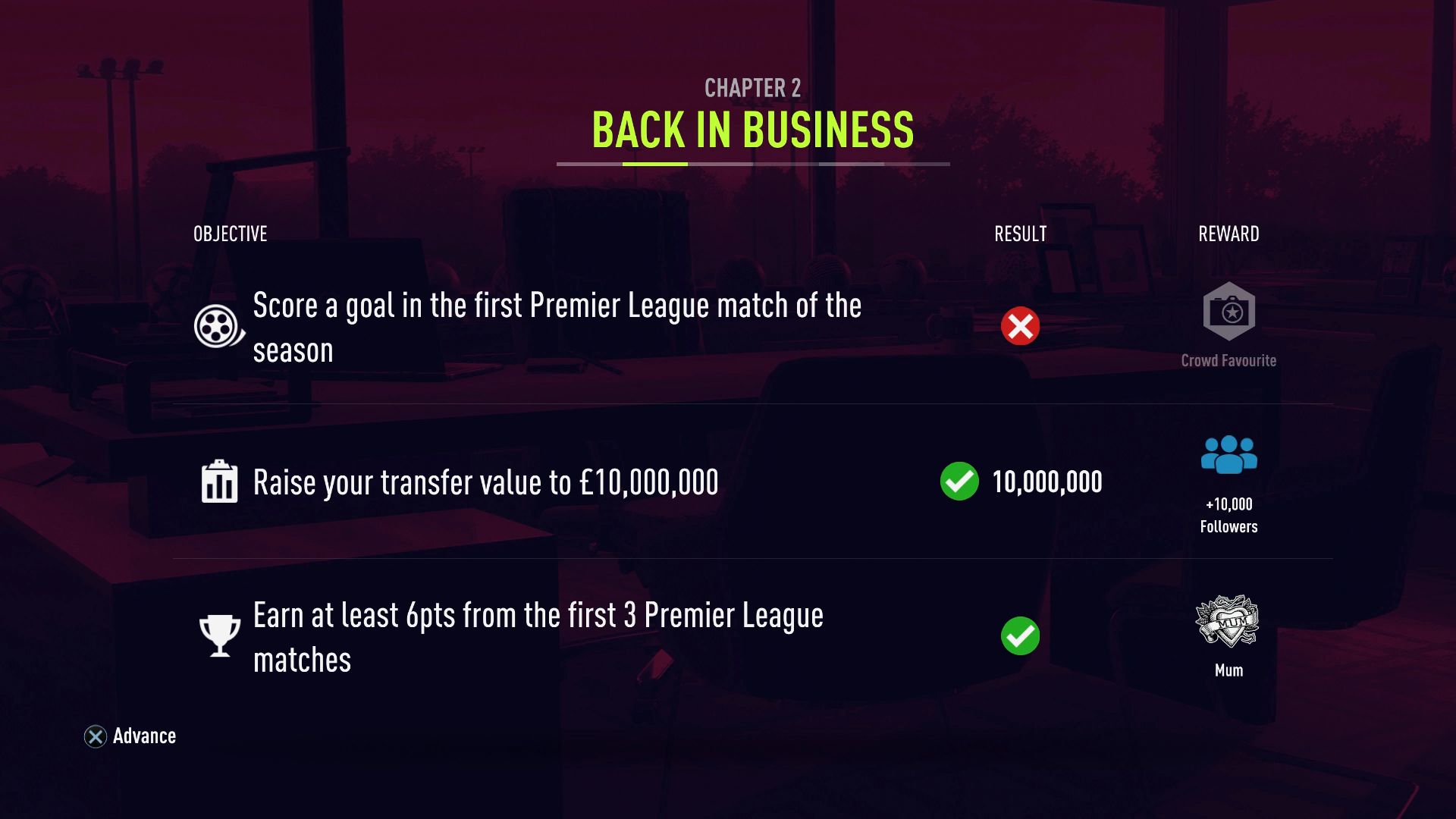Image resolution: width=1456 pixels, height=819 pixels.
Task: Click the OBJECTIVE column header
Action: pos(229,234)
